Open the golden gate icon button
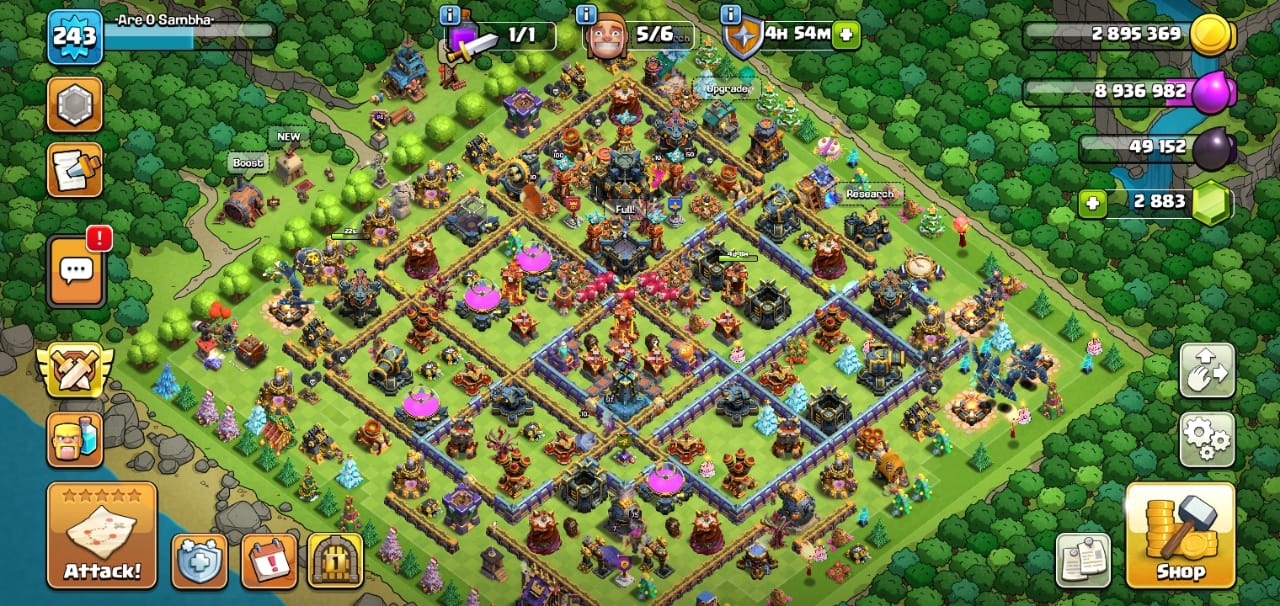The height and width of the screenshot is (606, 1280). [335, 561]
